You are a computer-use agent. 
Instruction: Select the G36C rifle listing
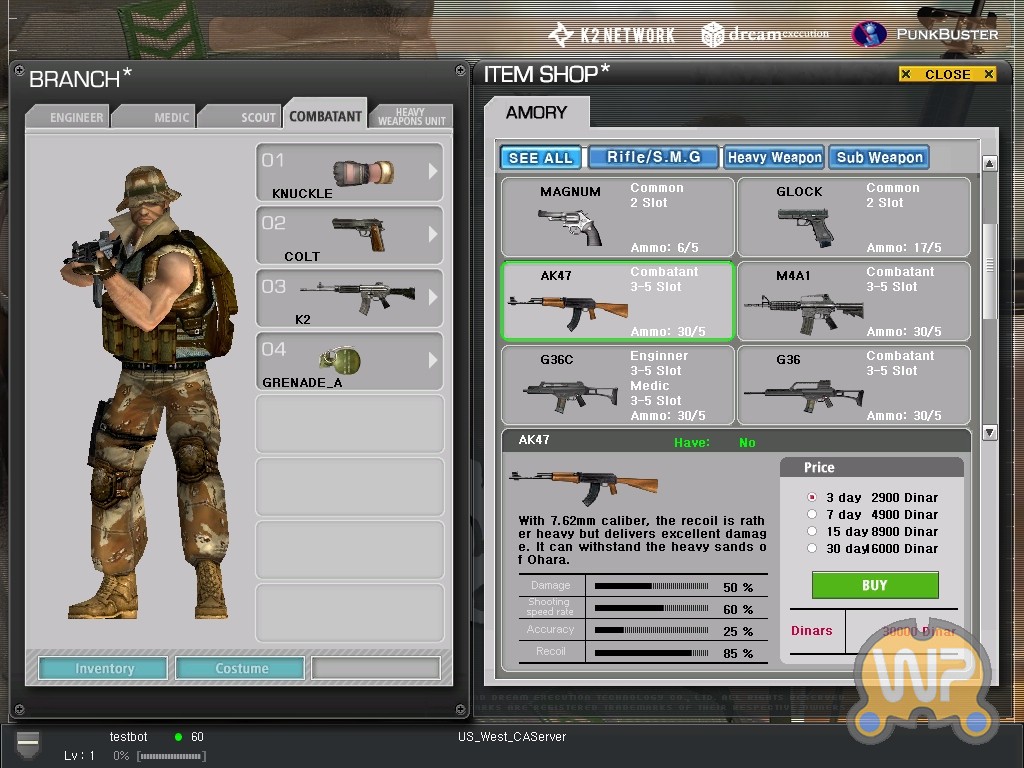click(x=617, y=385)
